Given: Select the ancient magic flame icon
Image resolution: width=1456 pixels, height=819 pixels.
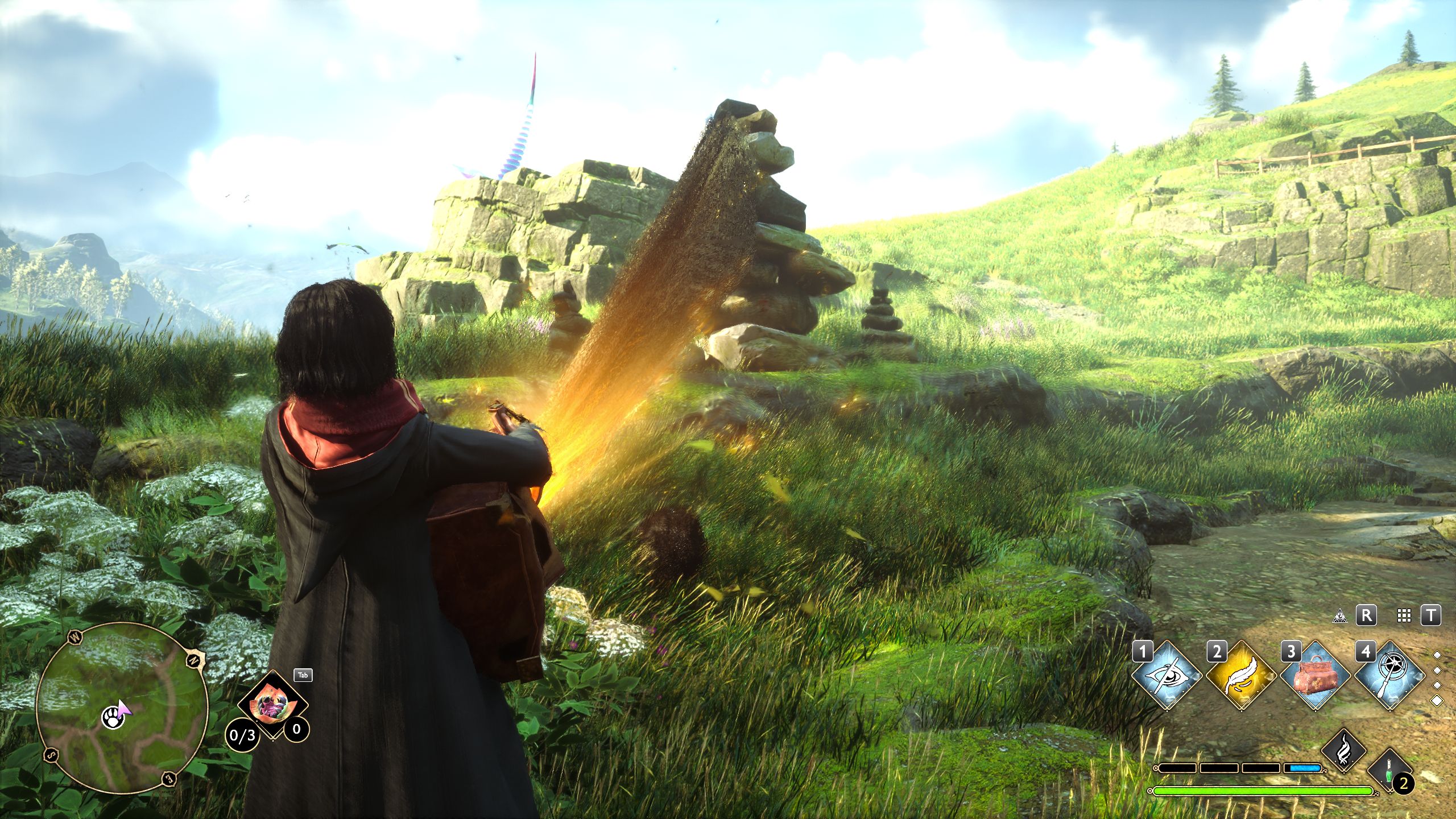Looking at the screenshot, I should [x=1343, y=750].
